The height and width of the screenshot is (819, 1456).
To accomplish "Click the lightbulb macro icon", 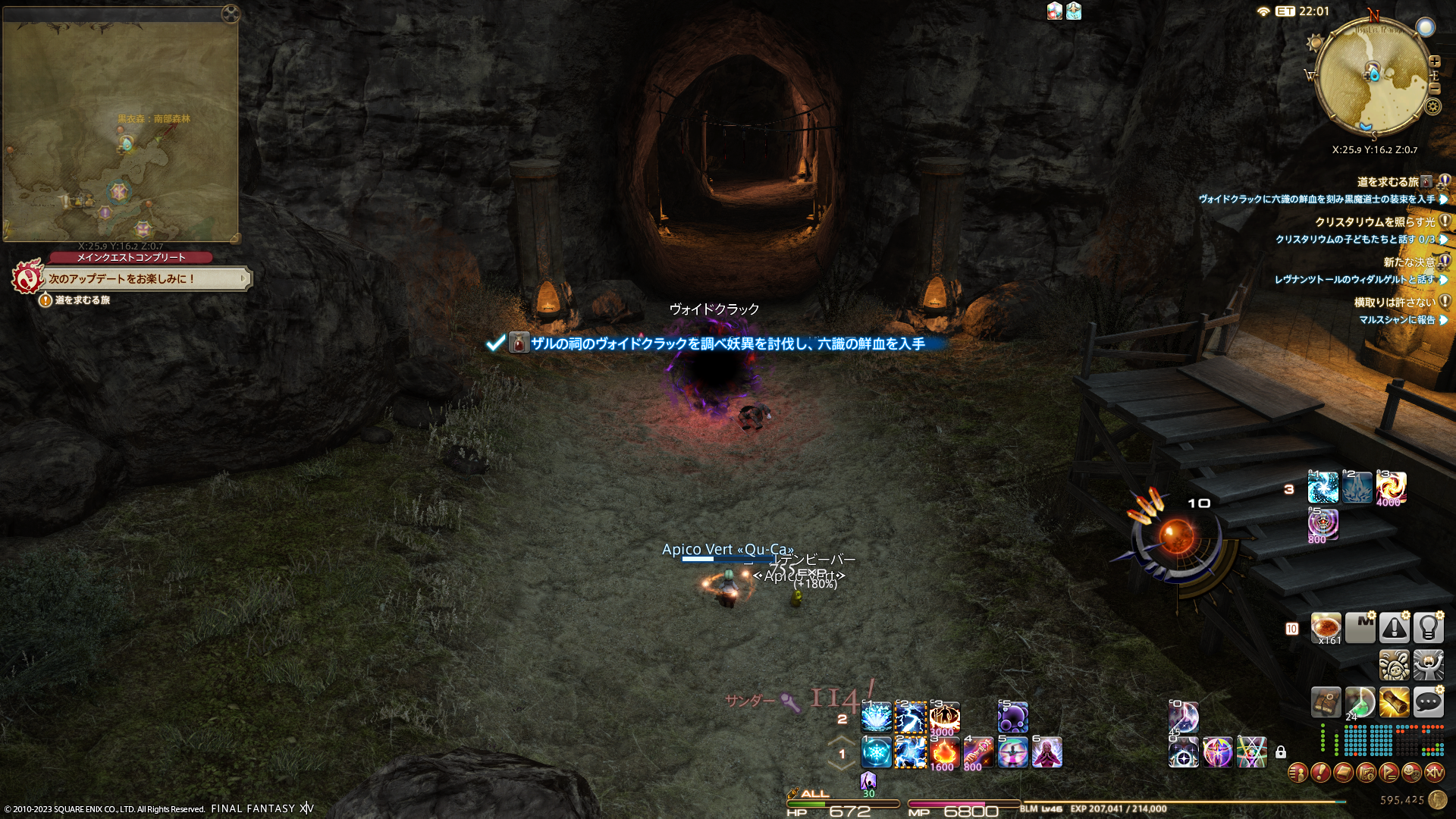I will pyautogui.click(x=1428, y=628).
